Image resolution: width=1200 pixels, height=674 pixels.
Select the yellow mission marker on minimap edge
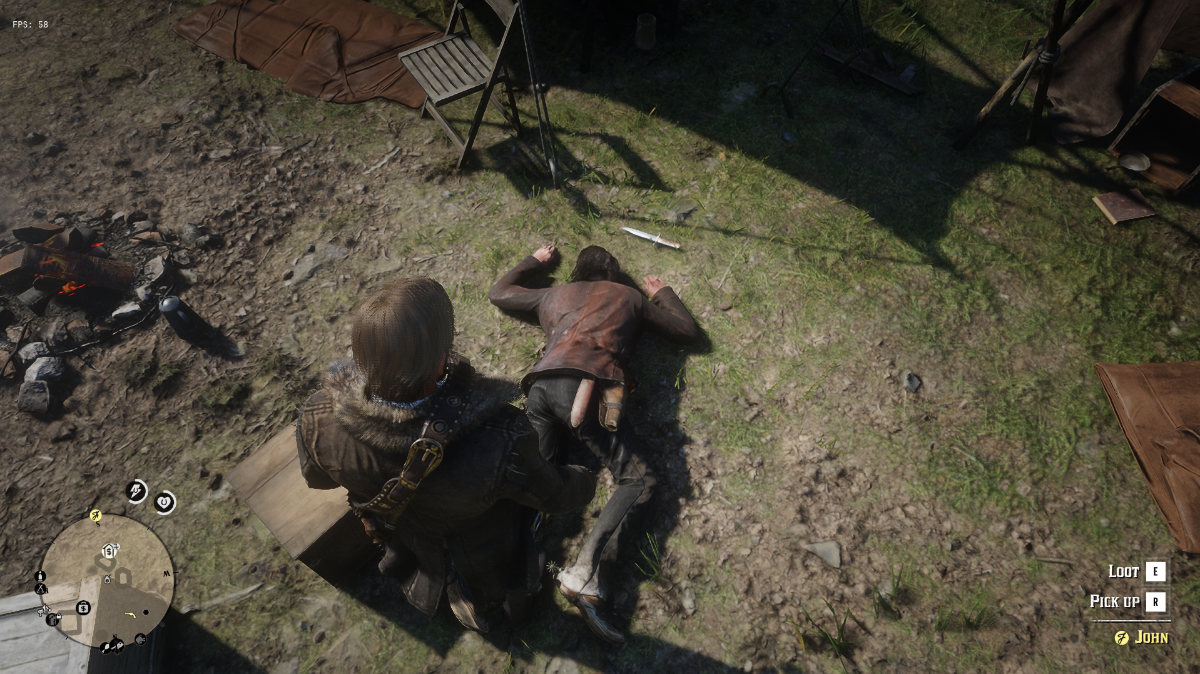click(x=96, y=516)
